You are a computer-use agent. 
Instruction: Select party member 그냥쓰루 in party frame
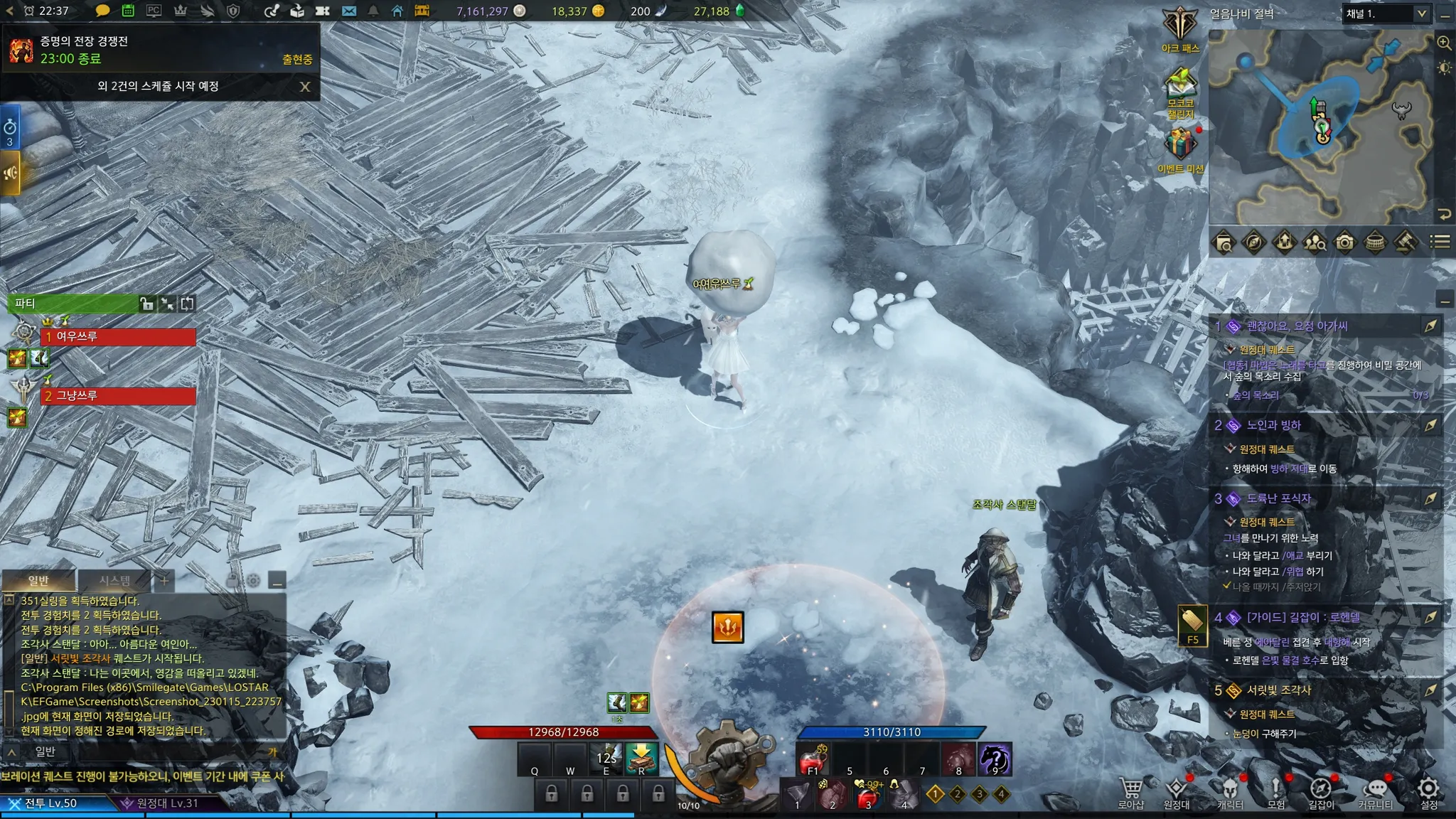[119, 395]
